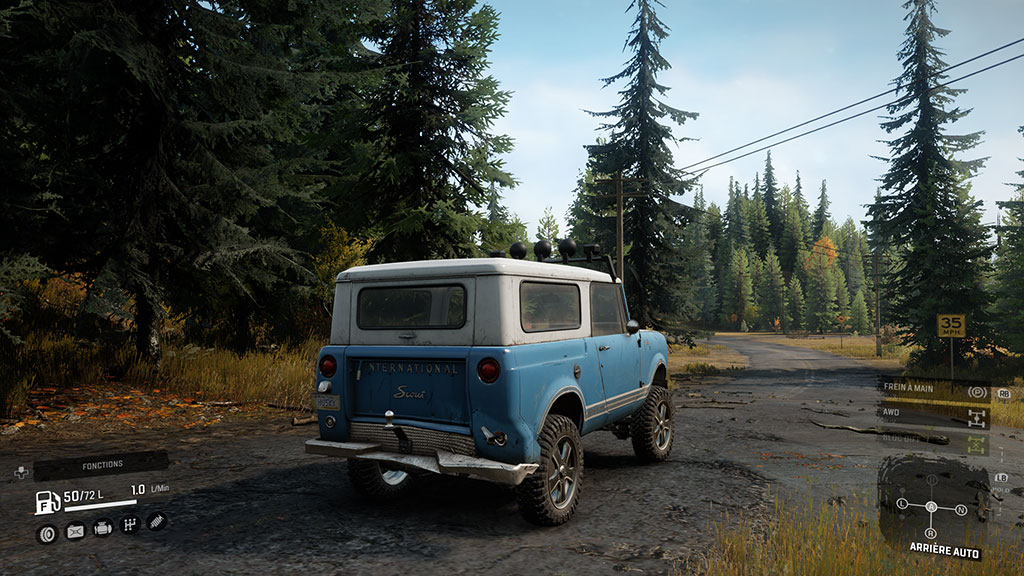
Task: Click the fuel pump icon
Action: [47, 502]
